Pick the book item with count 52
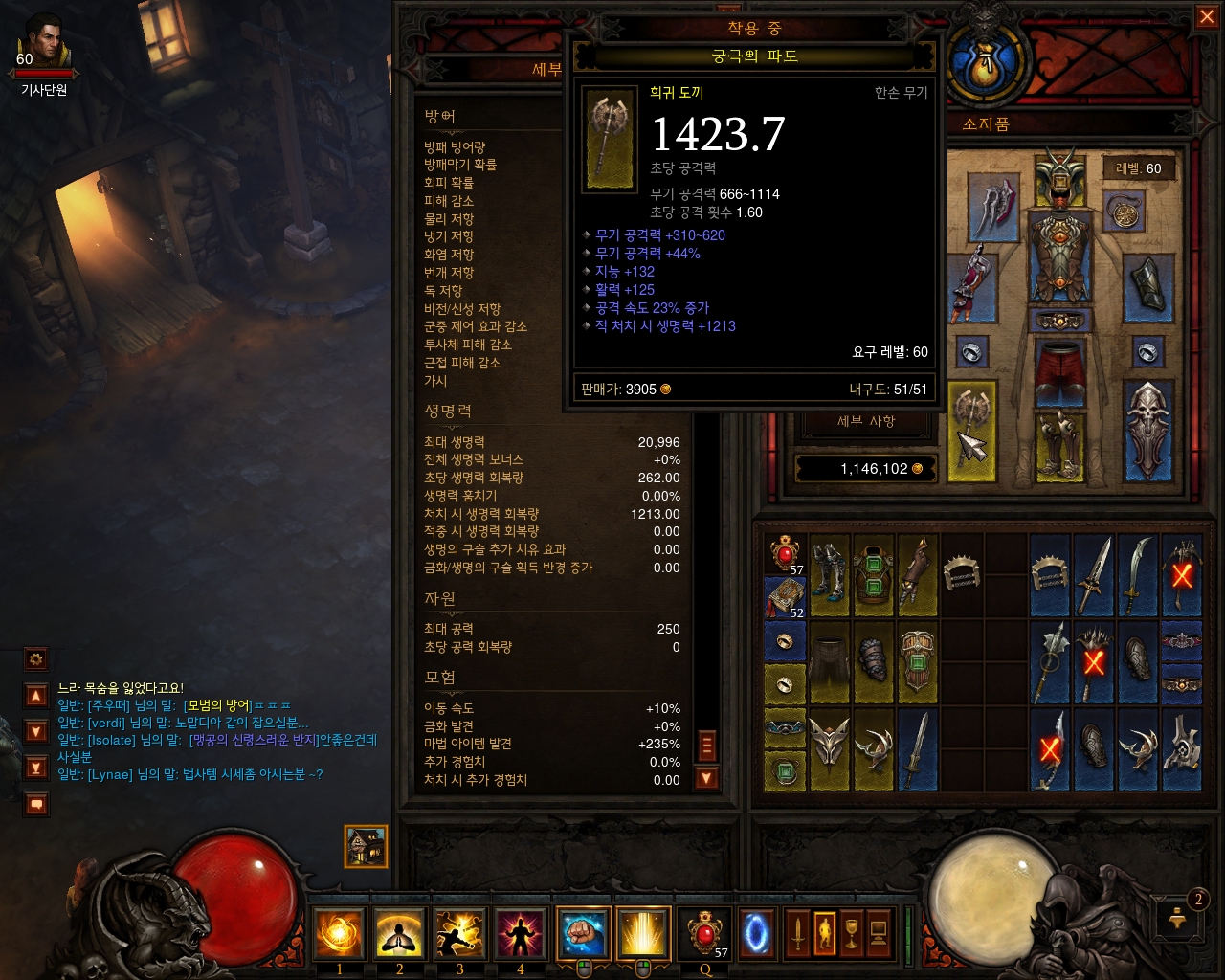 (785, 597)
